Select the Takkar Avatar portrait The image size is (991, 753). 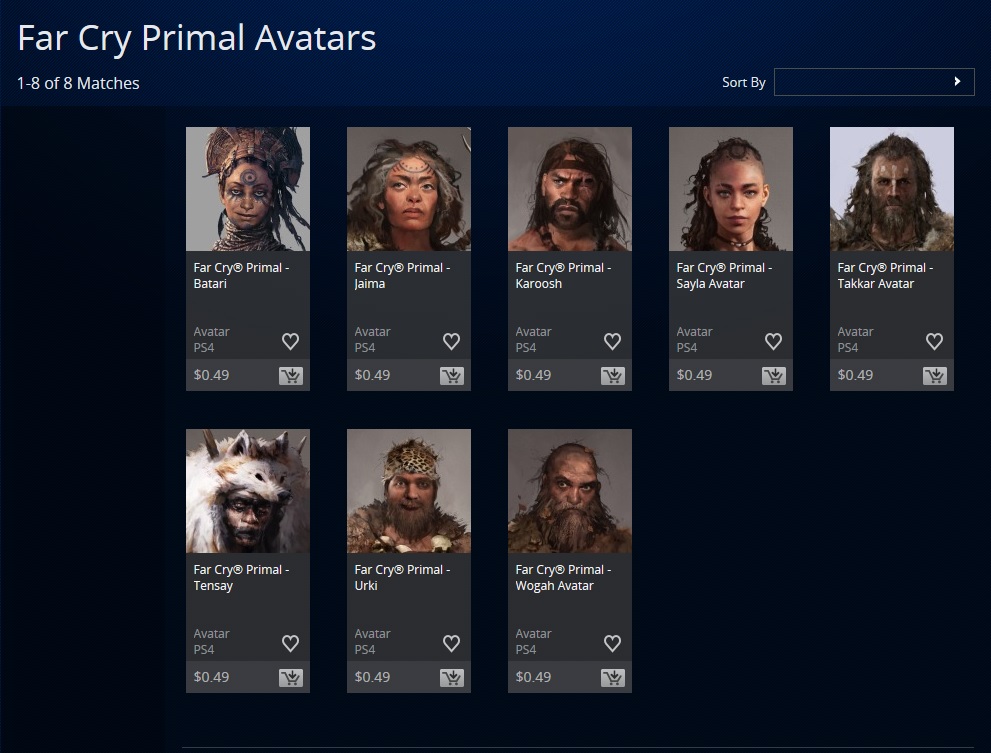pos(892,189)
